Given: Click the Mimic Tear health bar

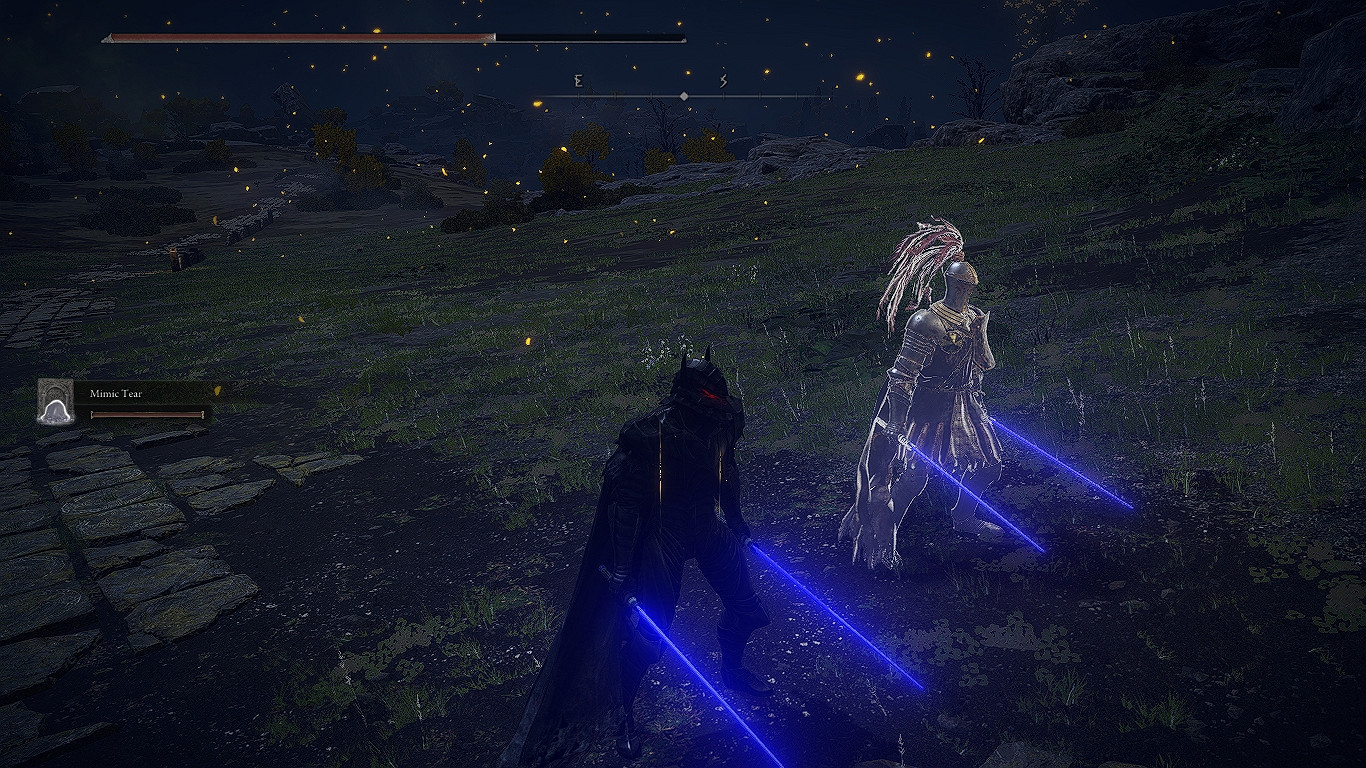Looking at the screenshot, I should point(148,413).
